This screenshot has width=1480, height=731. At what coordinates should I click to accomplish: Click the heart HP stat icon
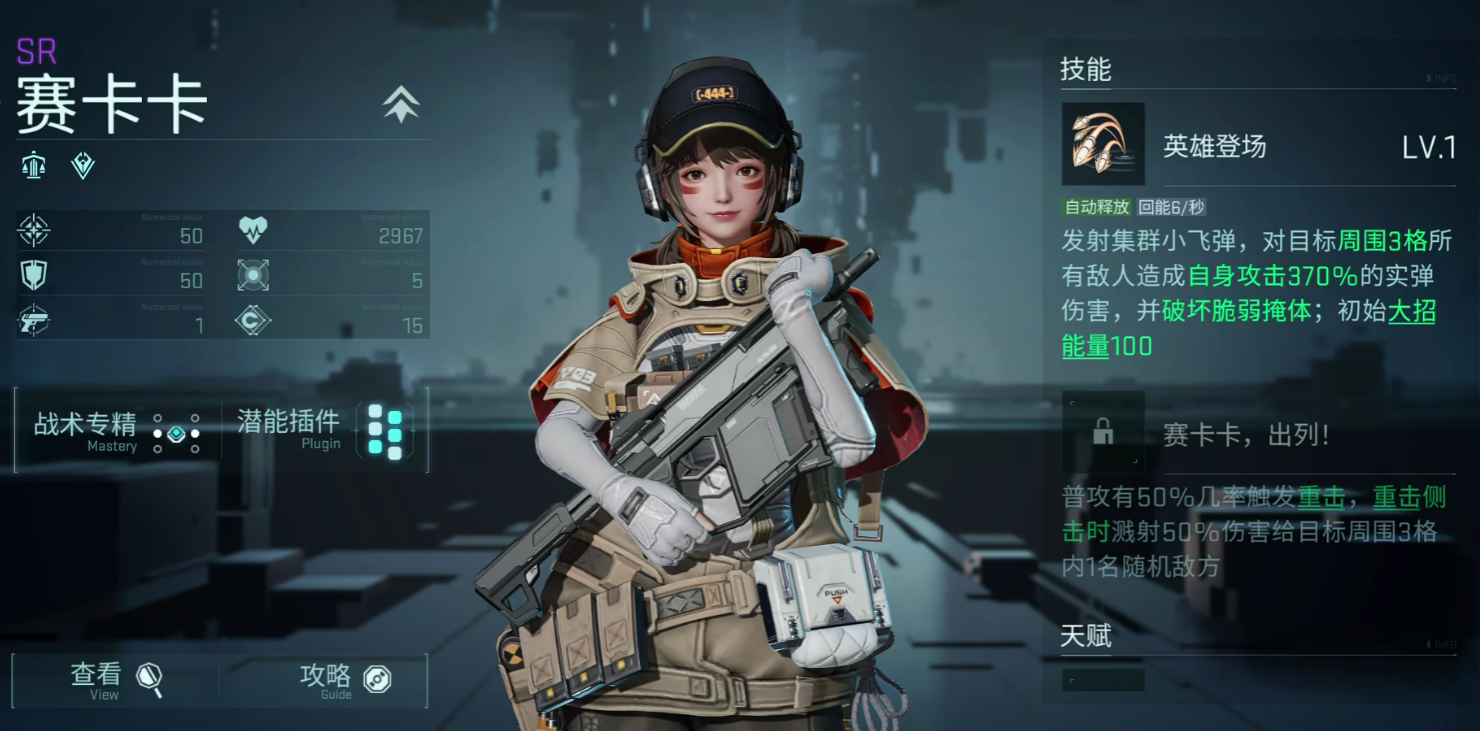253,231
